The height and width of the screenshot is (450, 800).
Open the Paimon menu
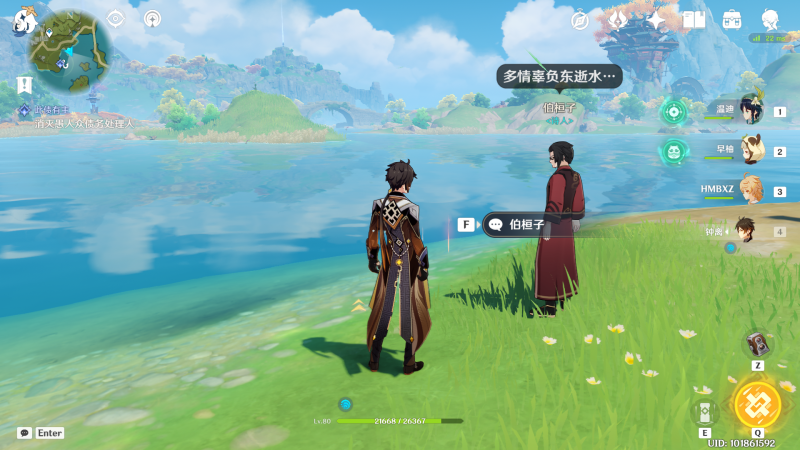(x=24, y=19)
